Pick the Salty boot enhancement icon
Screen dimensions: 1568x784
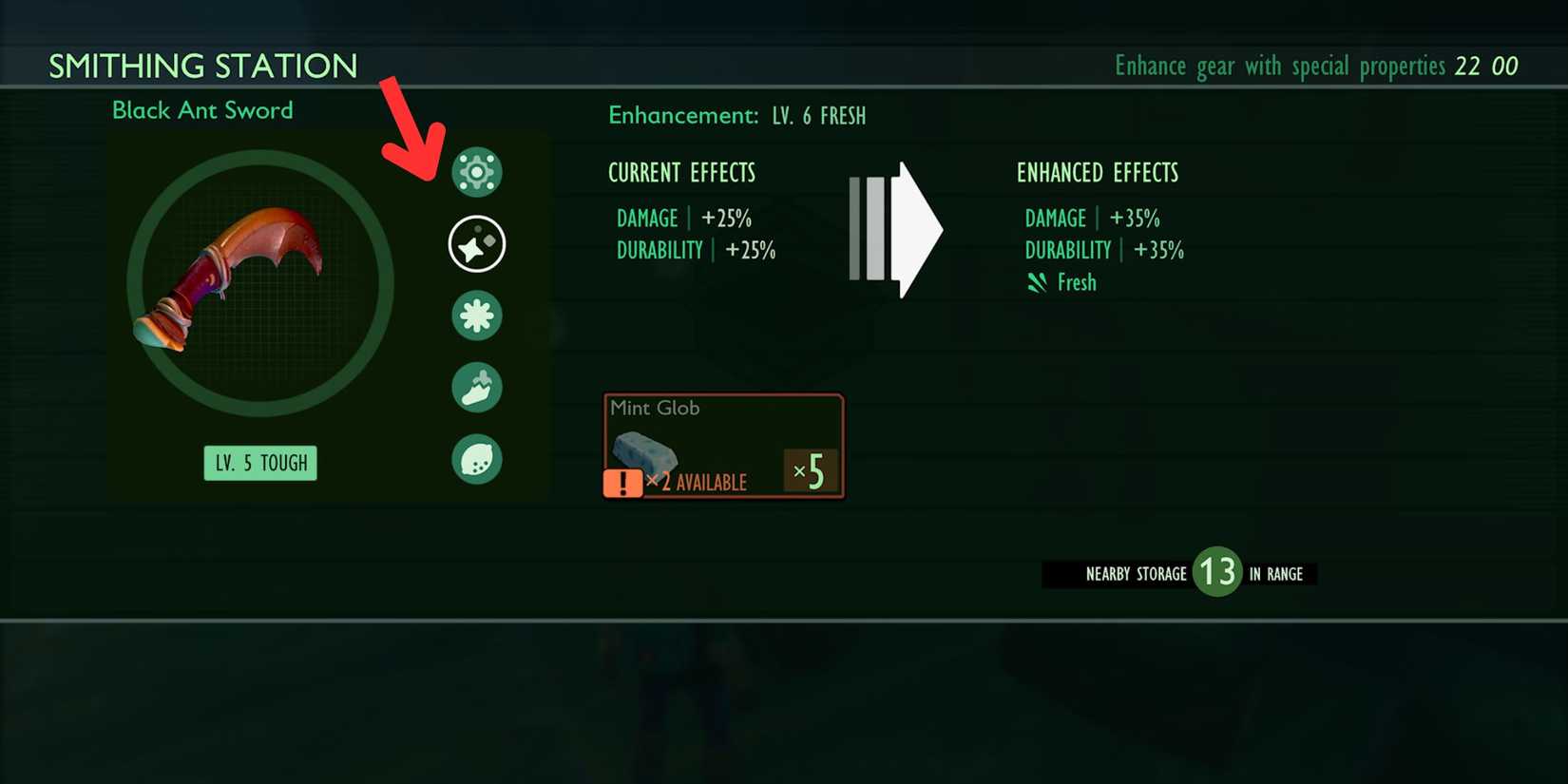pos(477,388)
